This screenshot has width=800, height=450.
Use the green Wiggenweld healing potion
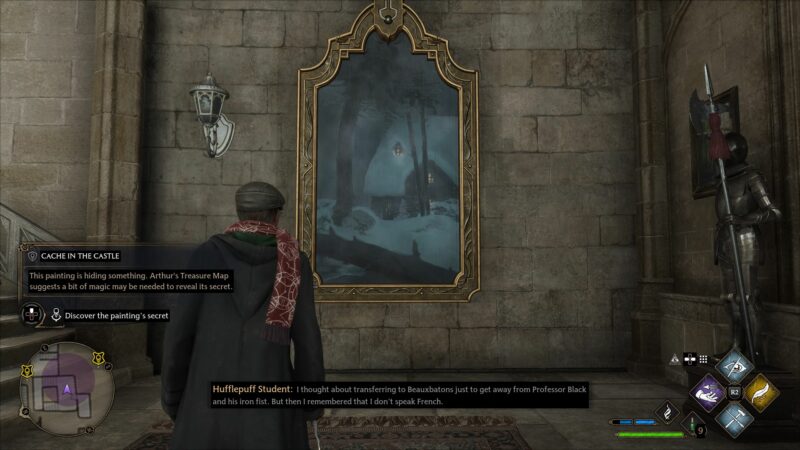click(x=690, y=423)
